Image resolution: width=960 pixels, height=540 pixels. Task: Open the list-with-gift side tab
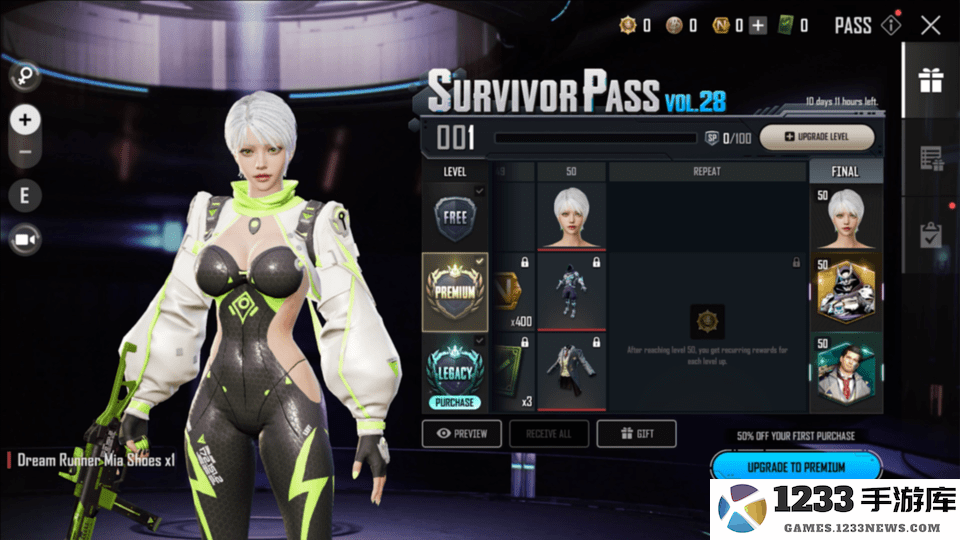pos(931,158)
